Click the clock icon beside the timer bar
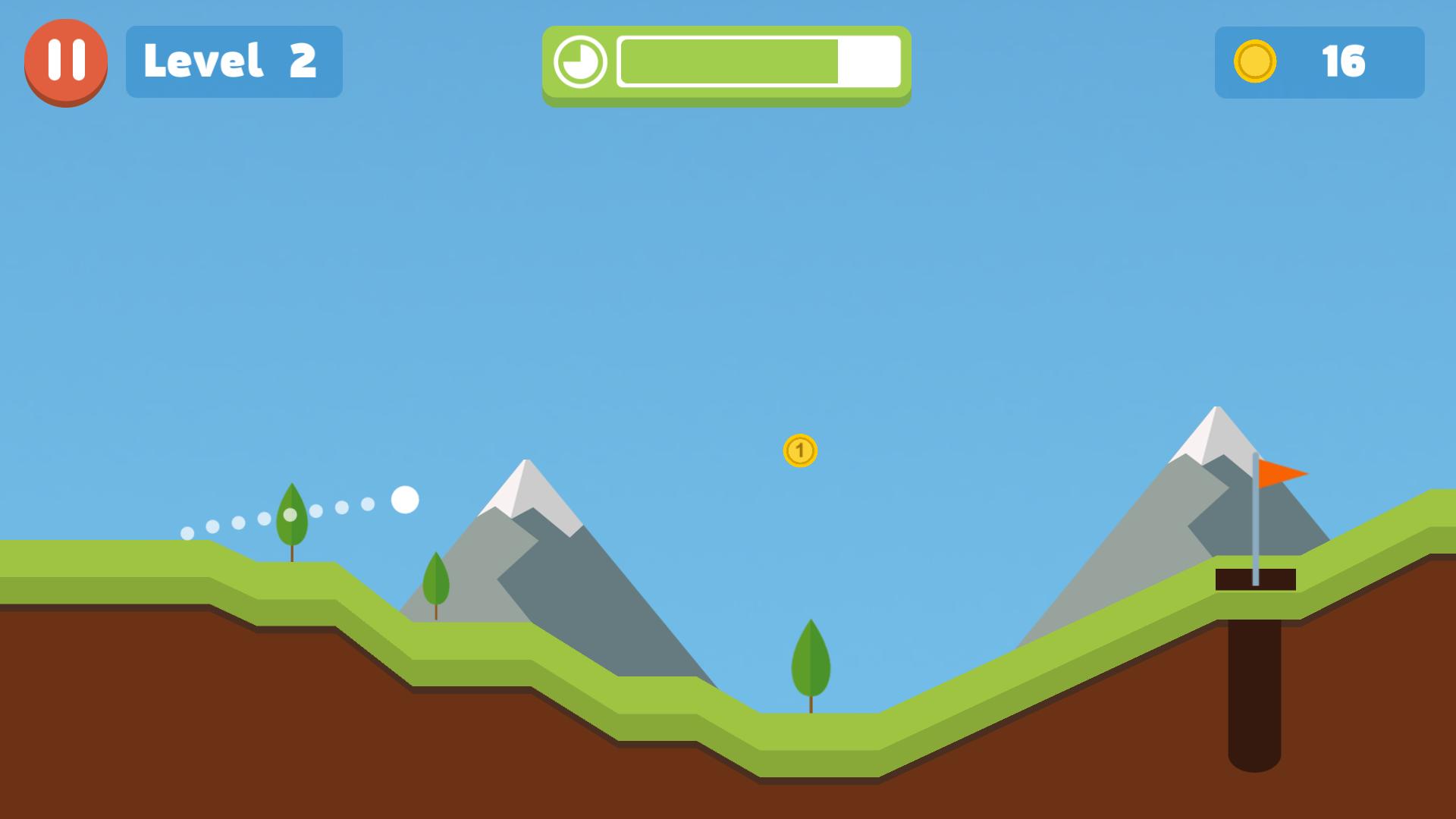The width and height of the screenshot is (1456, 819). (581, 63)
